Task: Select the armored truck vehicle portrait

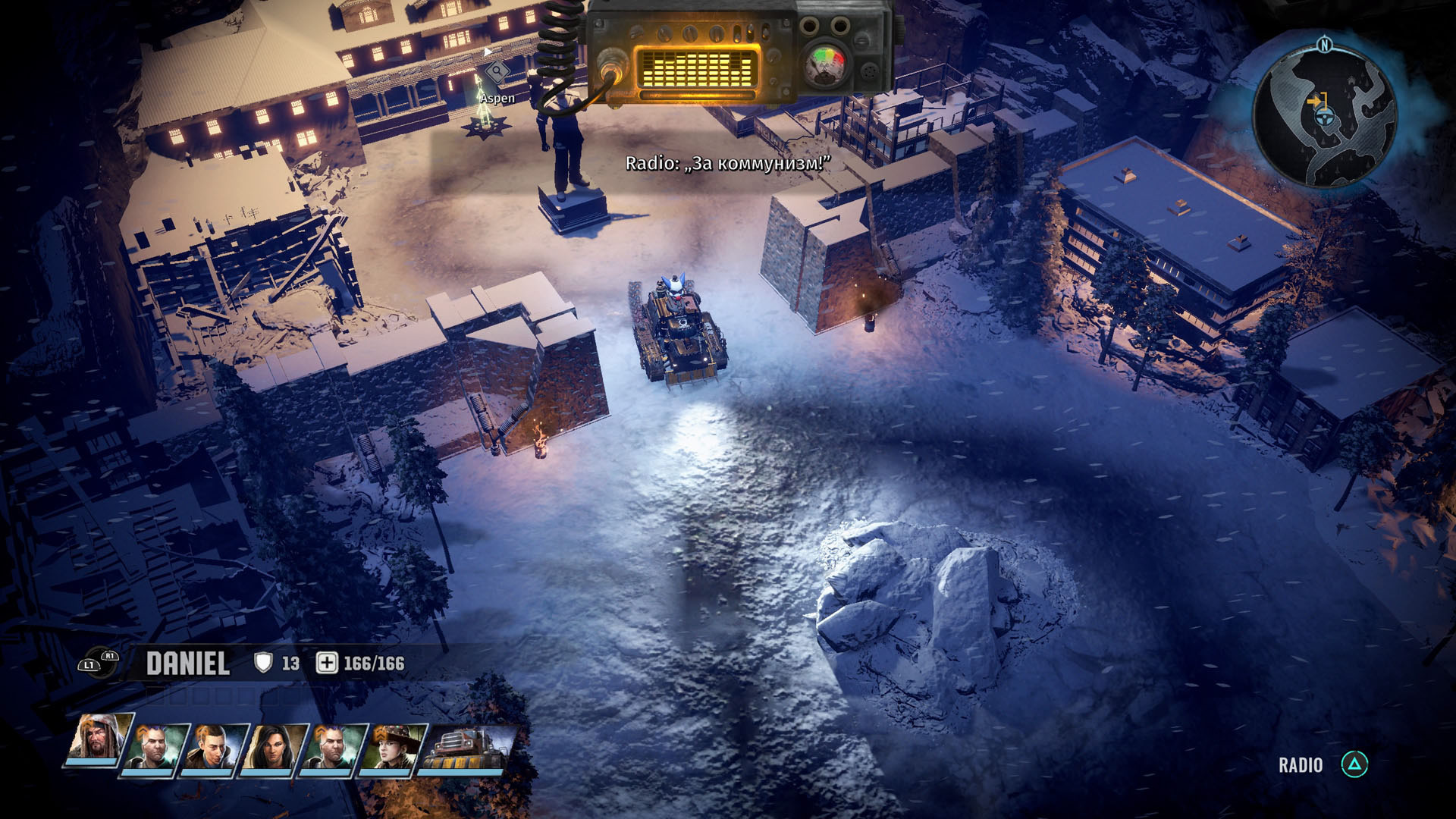Action: click(464, 746)
